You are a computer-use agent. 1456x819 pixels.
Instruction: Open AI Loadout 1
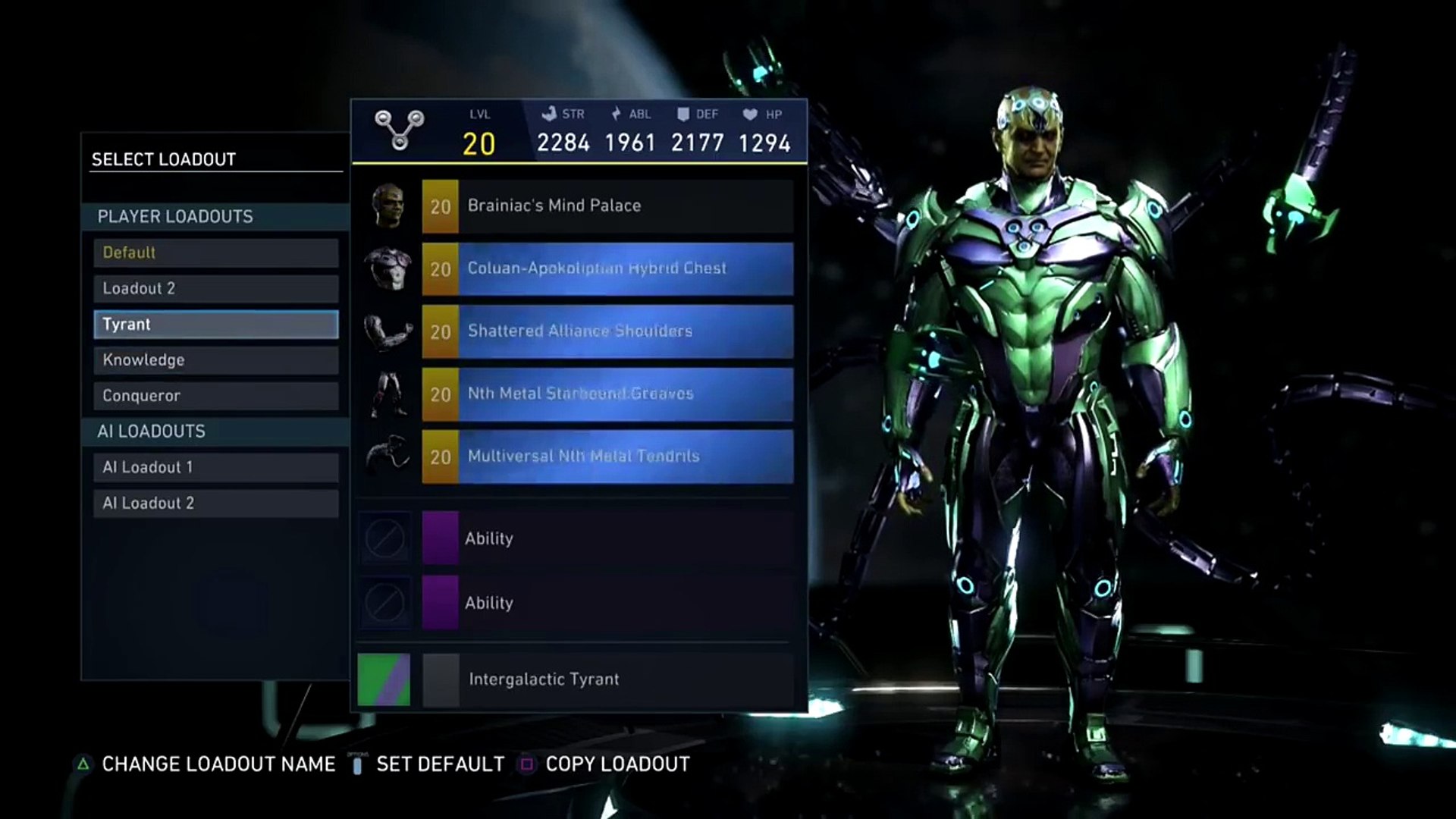tap(215, 467)
